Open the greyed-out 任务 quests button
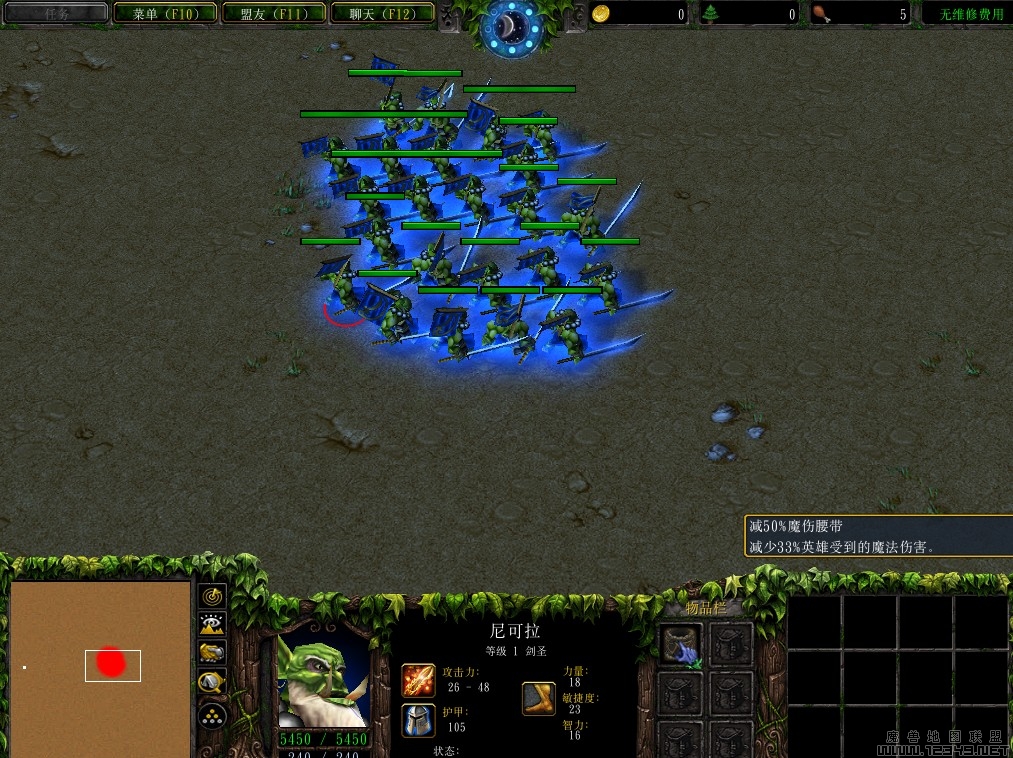This screenshot has width=1013, height=758. [x=56, y=14]
